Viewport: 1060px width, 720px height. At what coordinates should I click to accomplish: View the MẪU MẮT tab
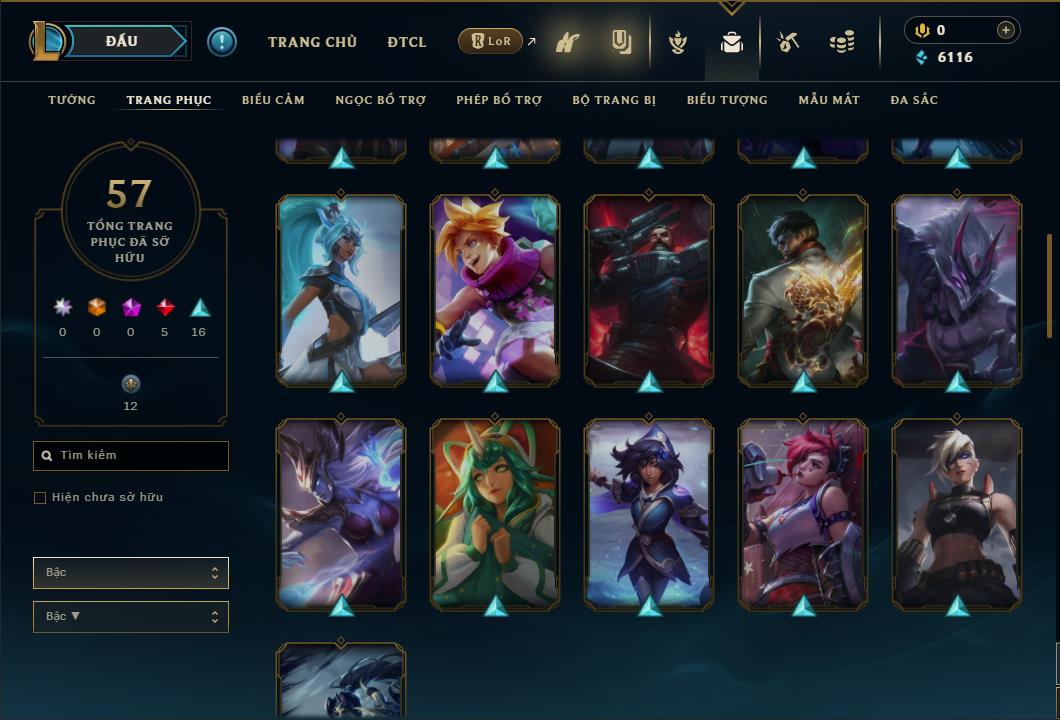pyautogui.click(x=829, y=100)
